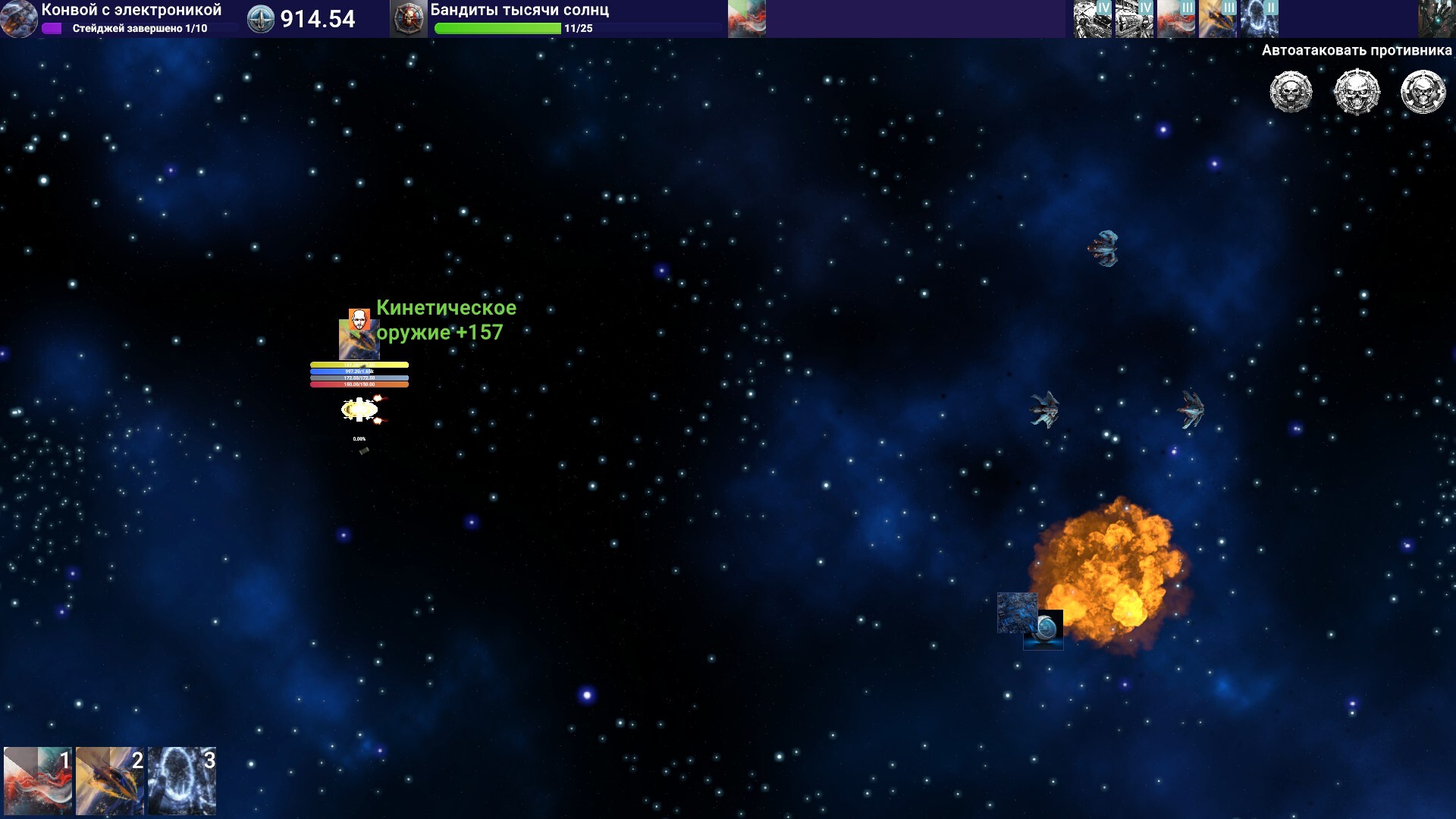Viewport: 1456px width, 819px height.
Task: Select the tier III red nebula module
Action: coord(1176,19)
